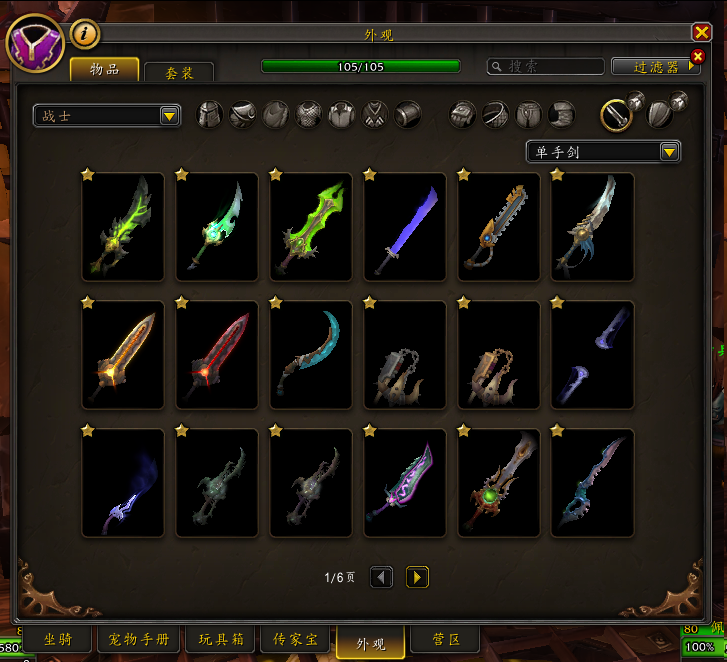This screenshot has width=727, height=662.
Task: Switch to the 宠物手册 pet journal tab
Action: coord(139,639)
